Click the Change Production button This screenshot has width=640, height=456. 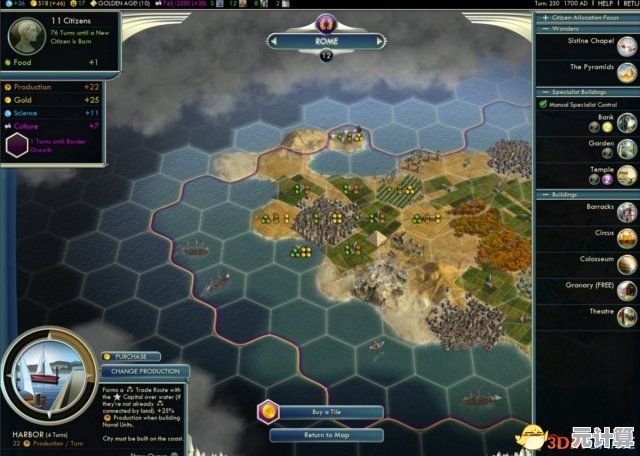tap(144, 371)
